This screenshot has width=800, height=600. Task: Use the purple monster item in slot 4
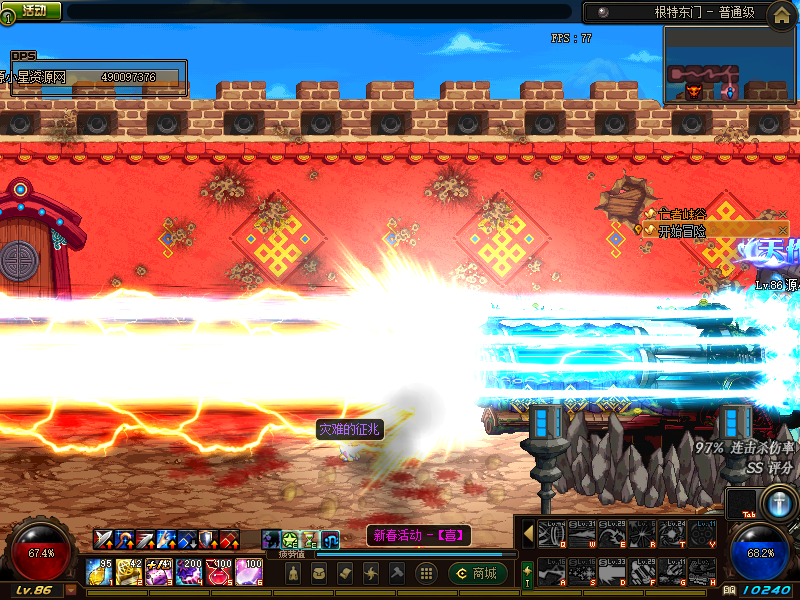tap(189, 572)
